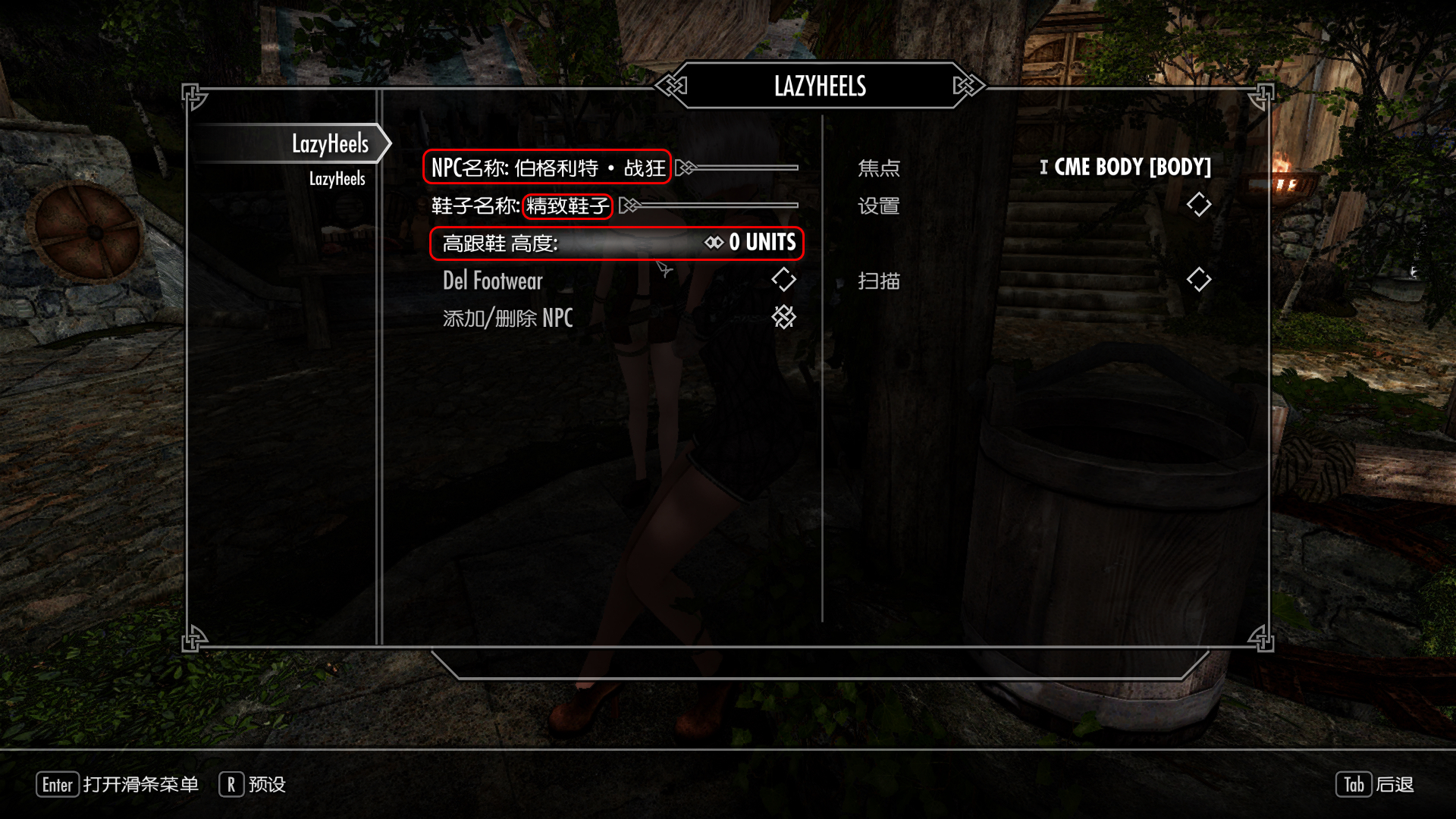Choose the NPC名称 option row
Viewport: 1456px width, 819px height.
[x=547, y=168]
